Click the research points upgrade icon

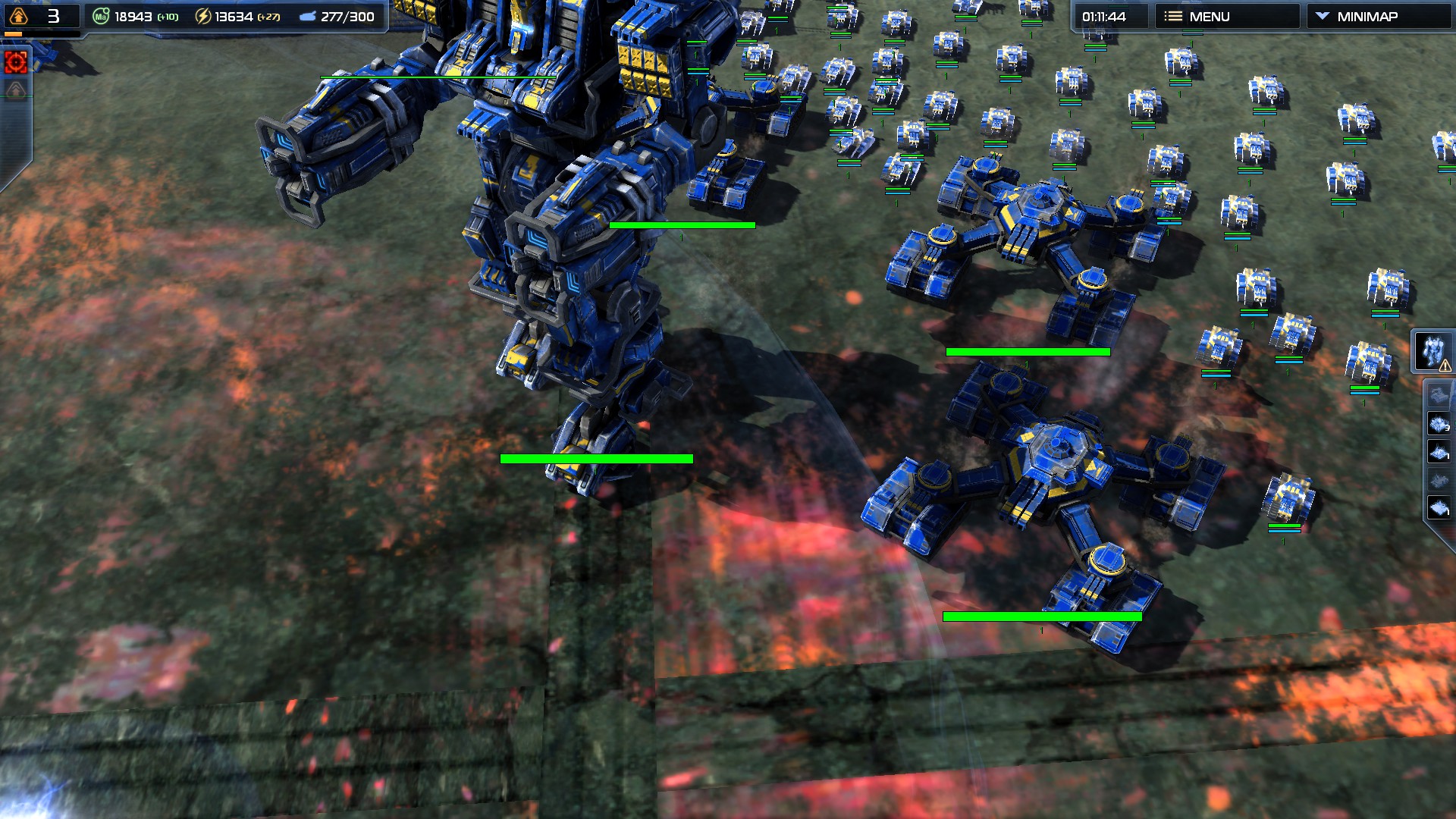[x=17, y=17]
